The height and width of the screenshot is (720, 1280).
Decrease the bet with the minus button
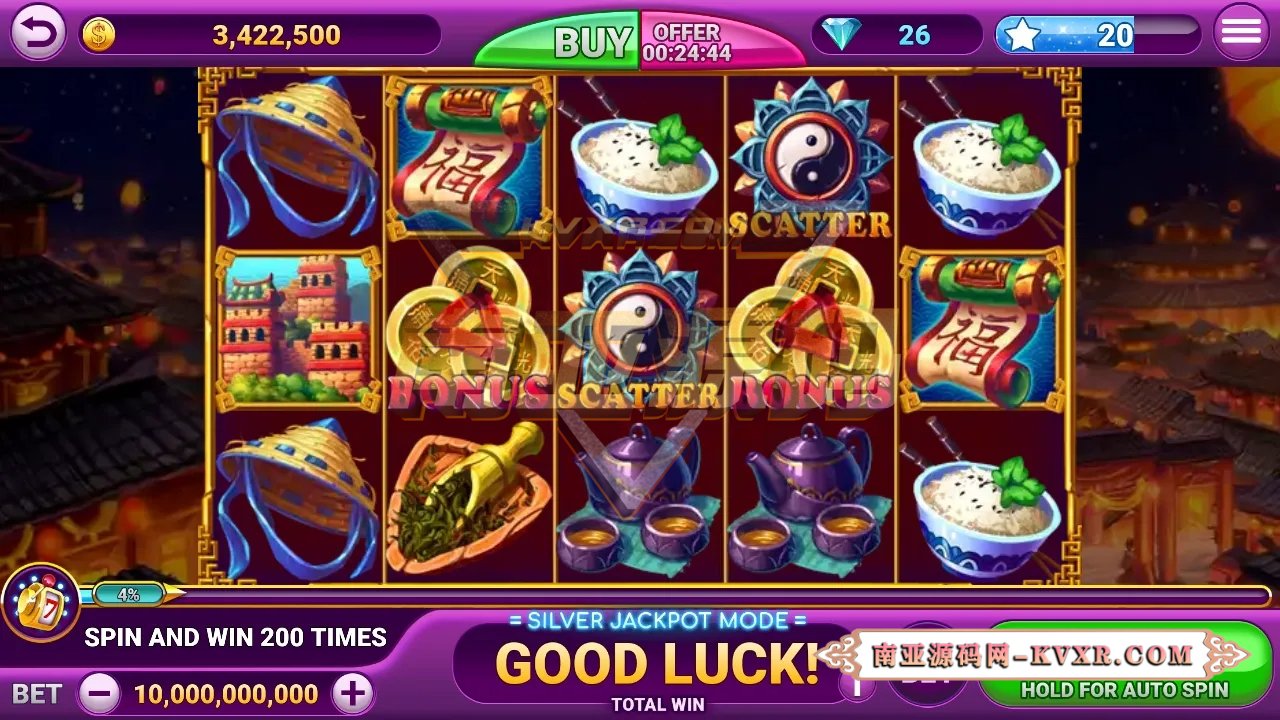(x=98, y=693)
